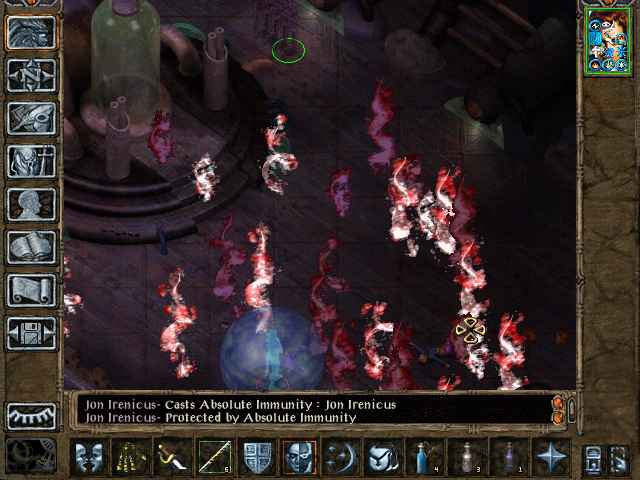Open the mage spellbook
Image resolution: width=640 pixels, height=480 pixels.
[31, 246]
